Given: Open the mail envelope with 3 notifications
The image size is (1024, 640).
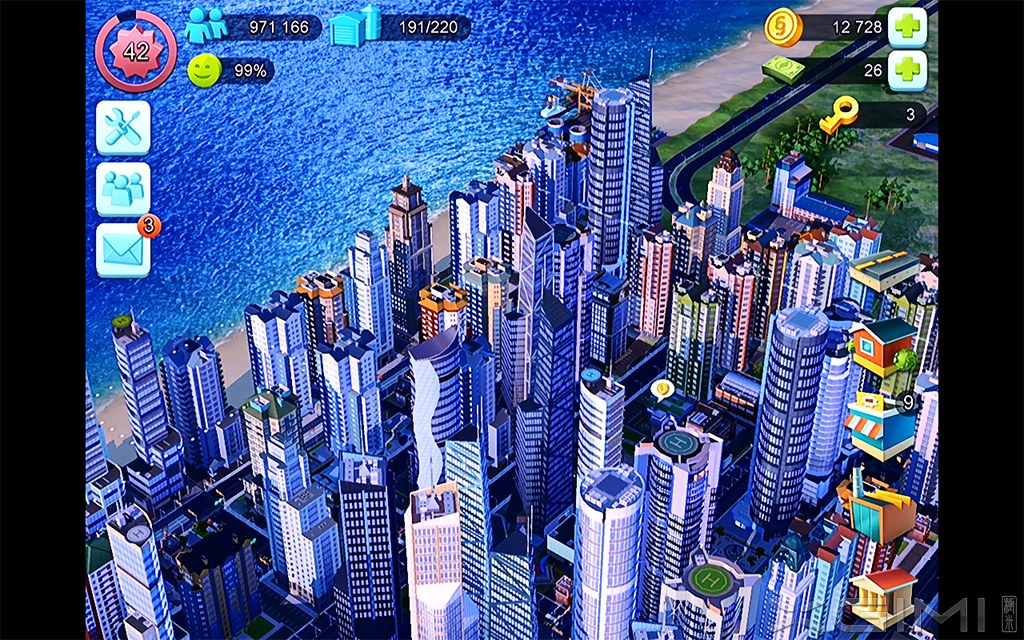Looking at the screenshot, I should tap(123, 250).
